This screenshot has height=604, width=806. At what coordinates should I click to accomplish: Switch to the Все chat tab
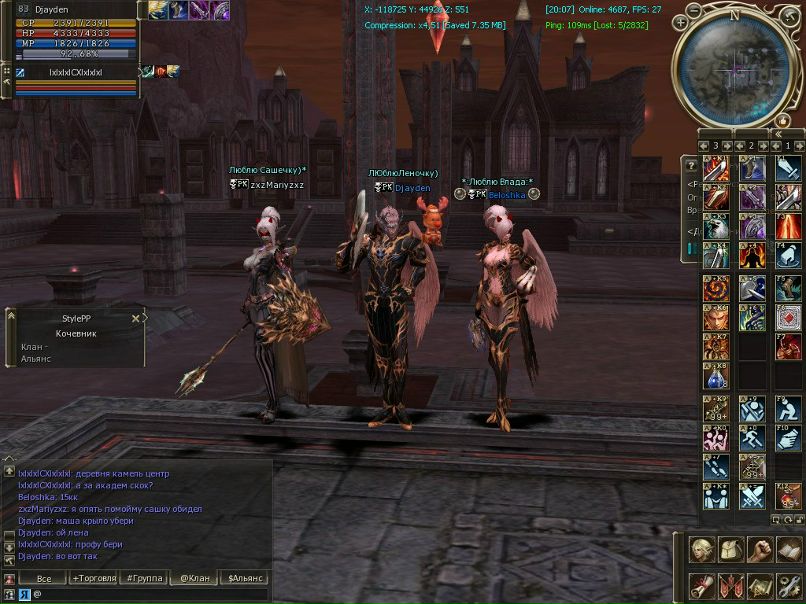tap(44, 578)
